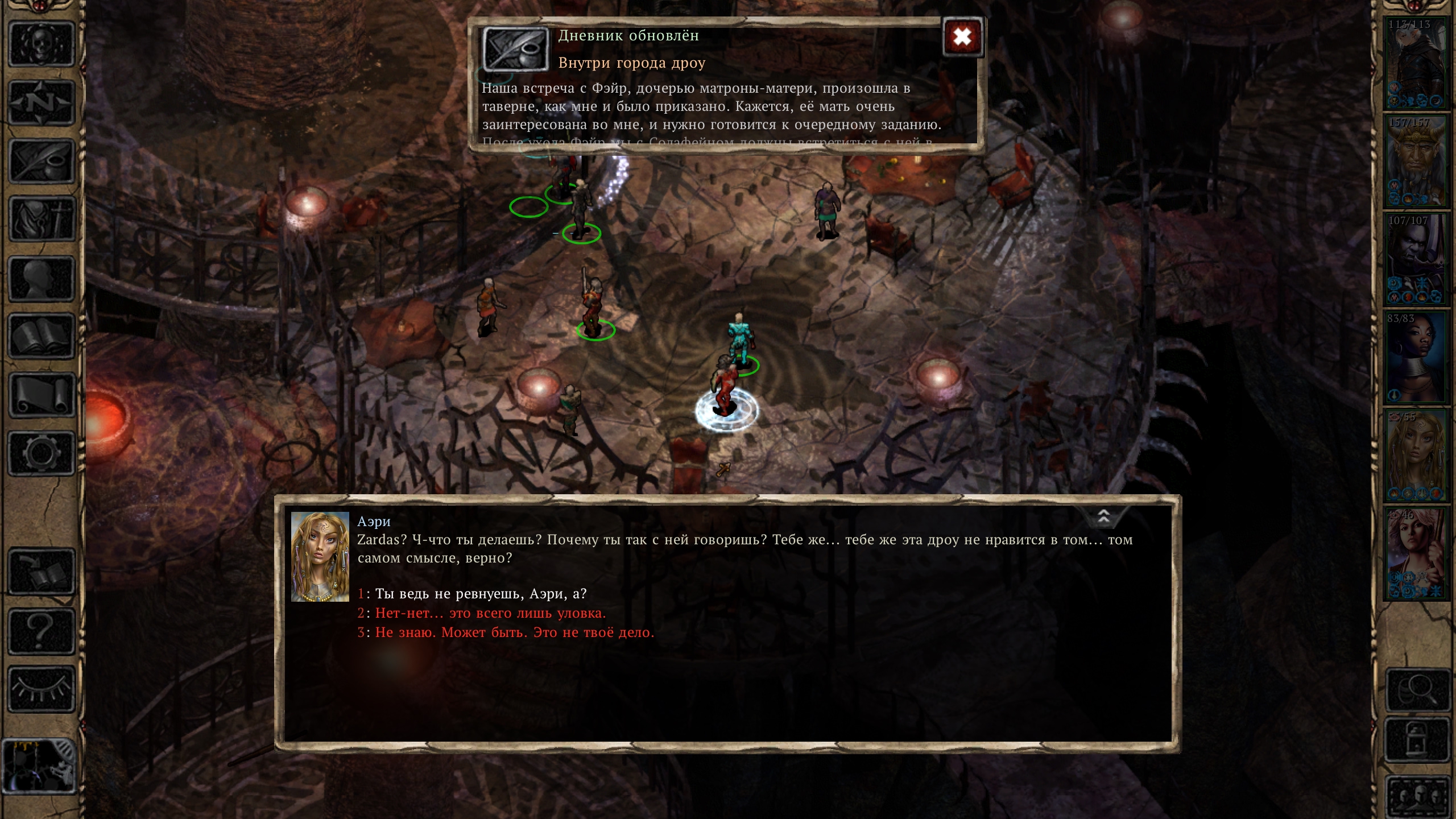Open the journal with the quill icon
Screen dimensions: 1456x819
pos(42,162)
